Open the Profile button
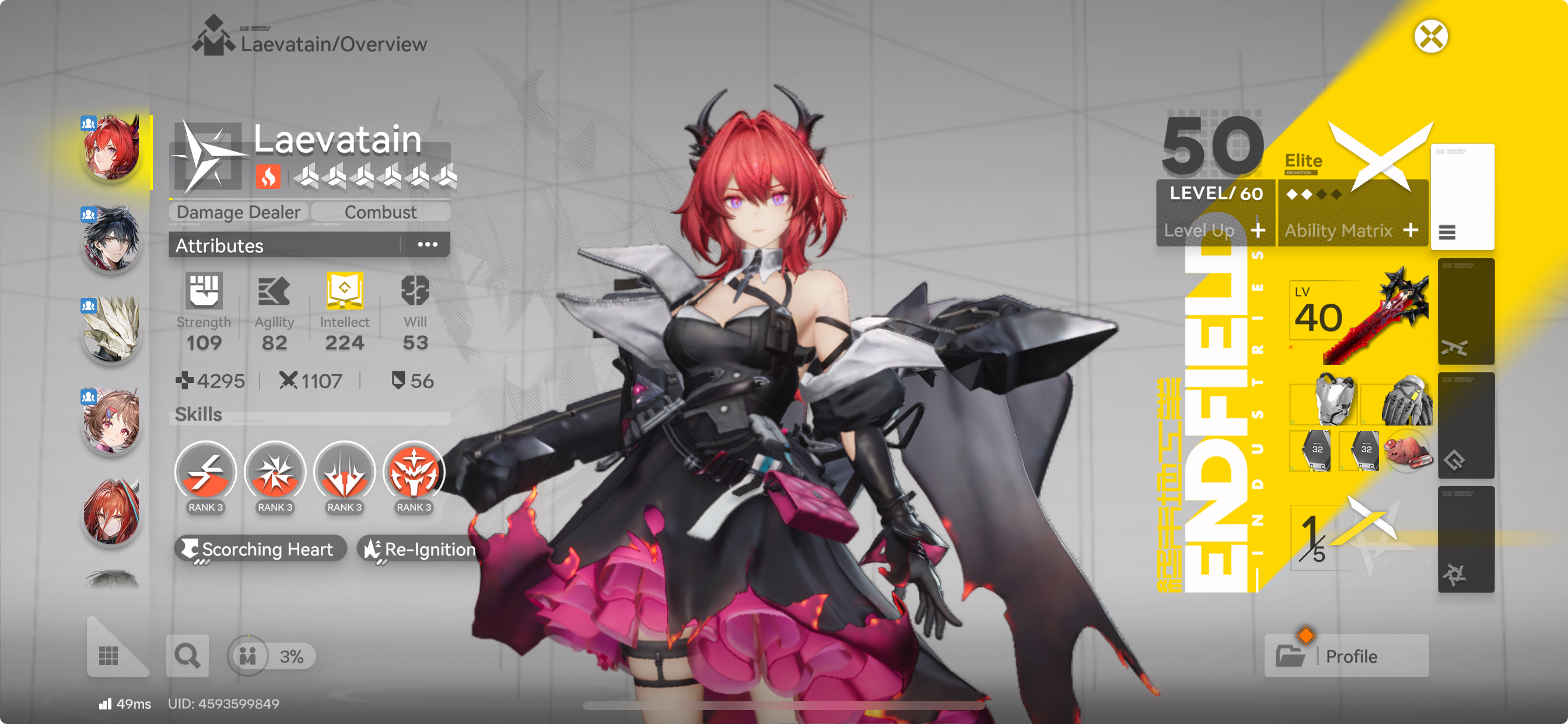Viewport: 1568px width, 724px height. coord(1346,656)
